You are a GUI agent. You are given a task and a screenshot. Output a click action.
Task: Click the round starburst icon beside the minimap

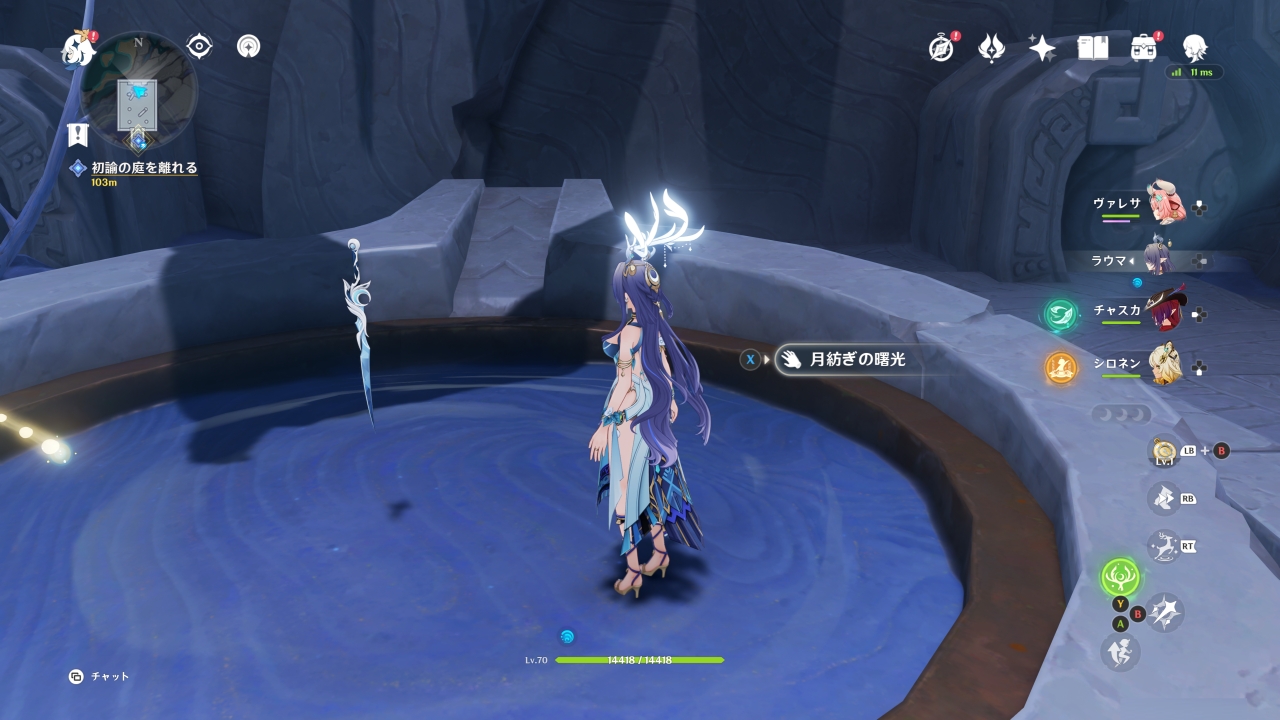[249, 46]
